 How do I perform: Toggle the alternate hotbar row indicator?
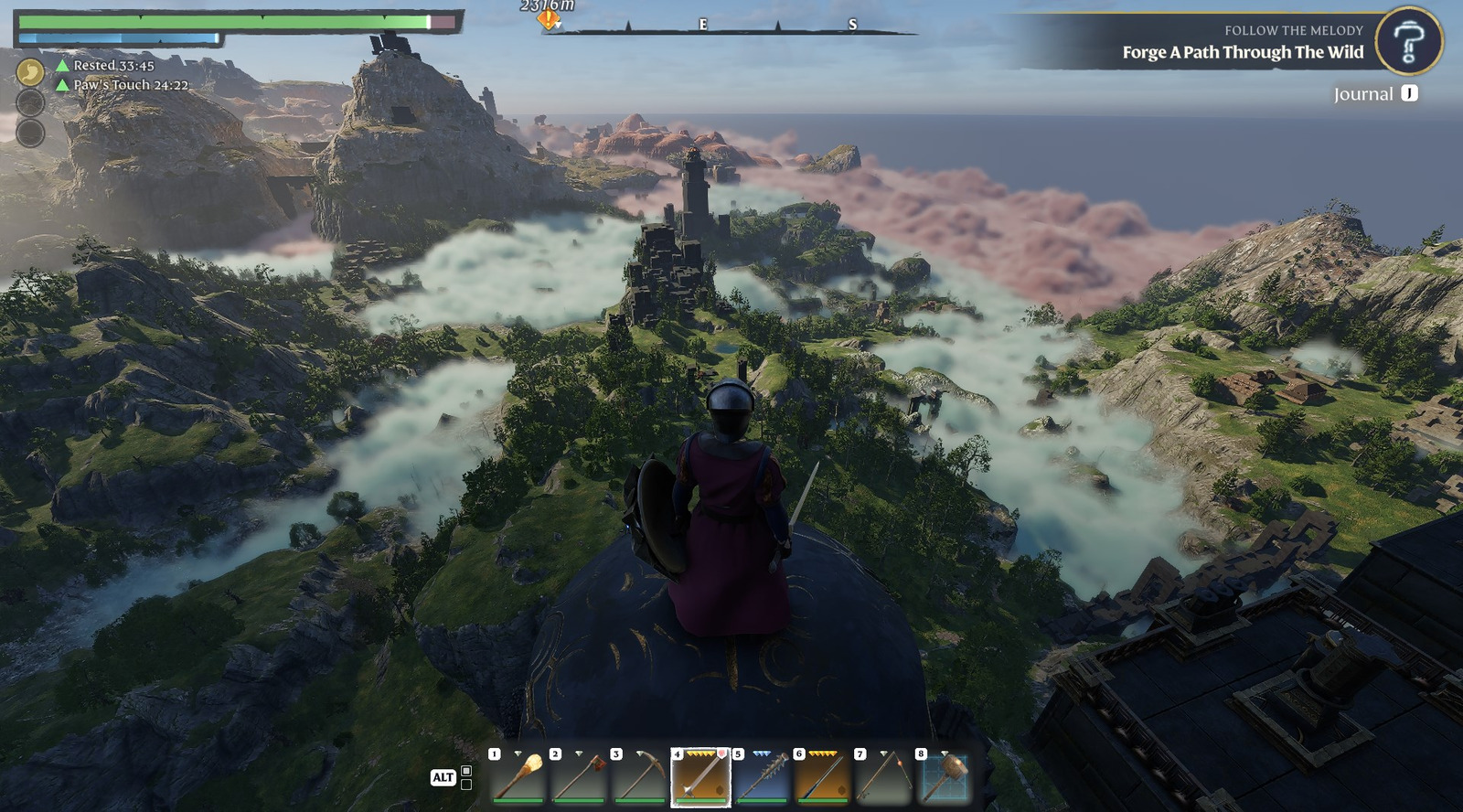point(465,777)
